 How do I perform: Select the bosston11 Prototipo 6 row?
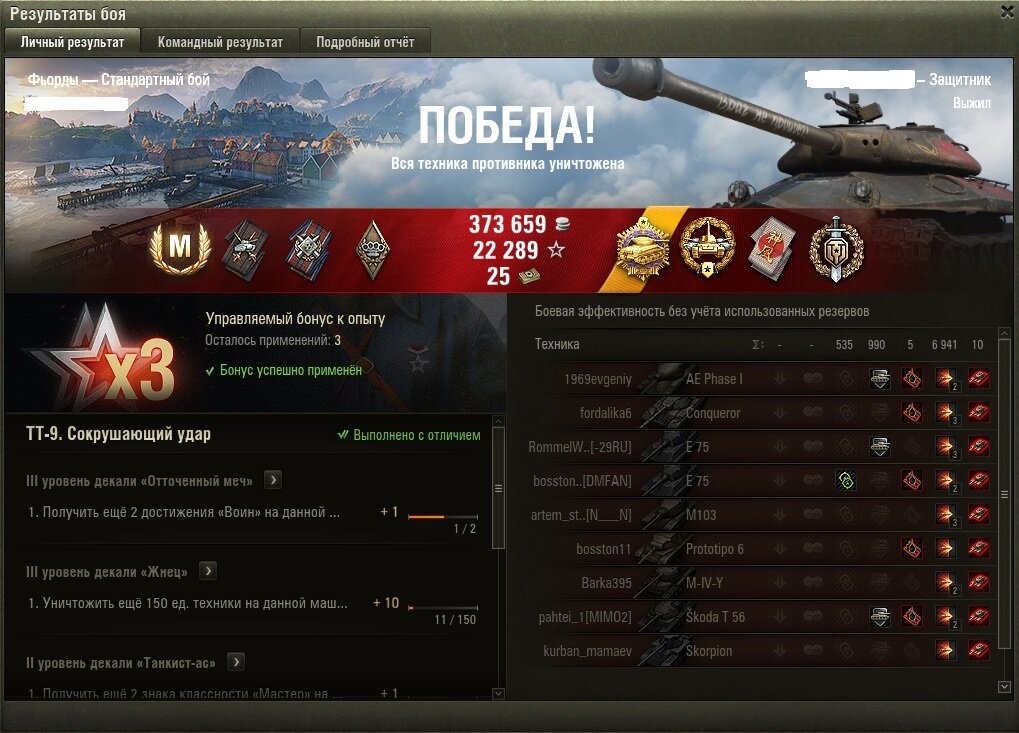760,549
